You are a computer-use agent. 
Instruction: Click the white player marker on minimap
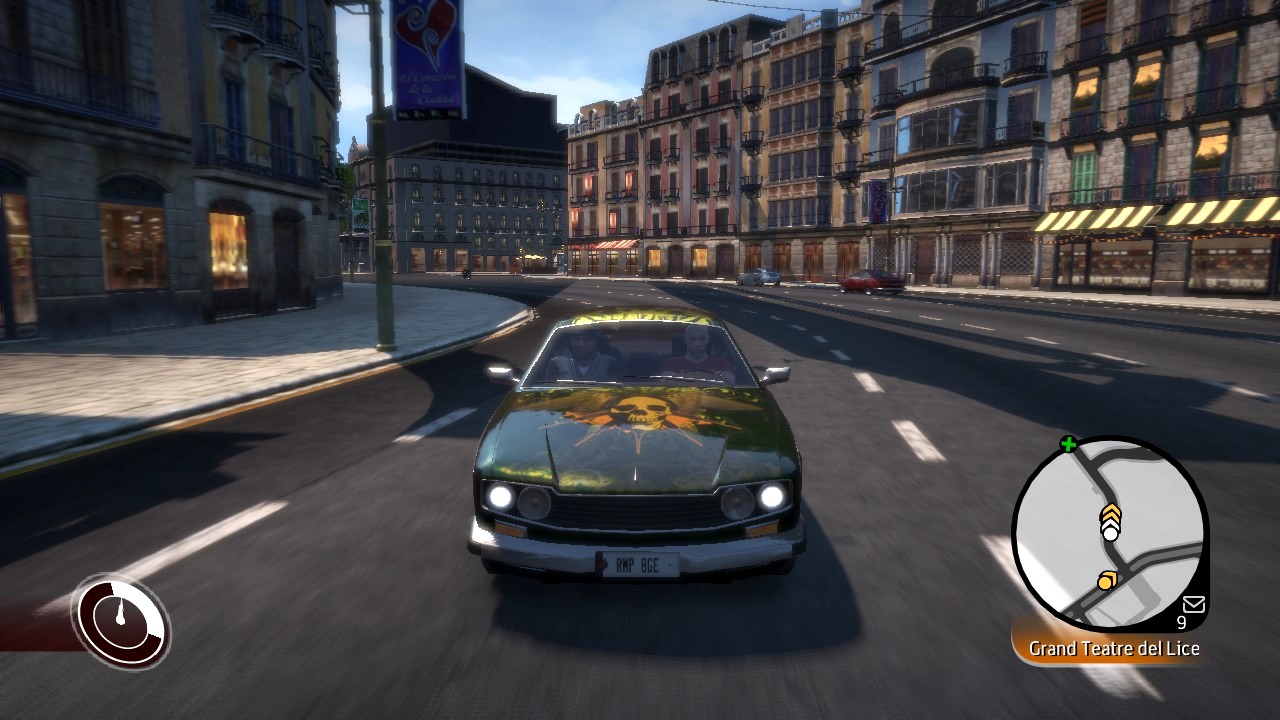tap(1110, 533)
